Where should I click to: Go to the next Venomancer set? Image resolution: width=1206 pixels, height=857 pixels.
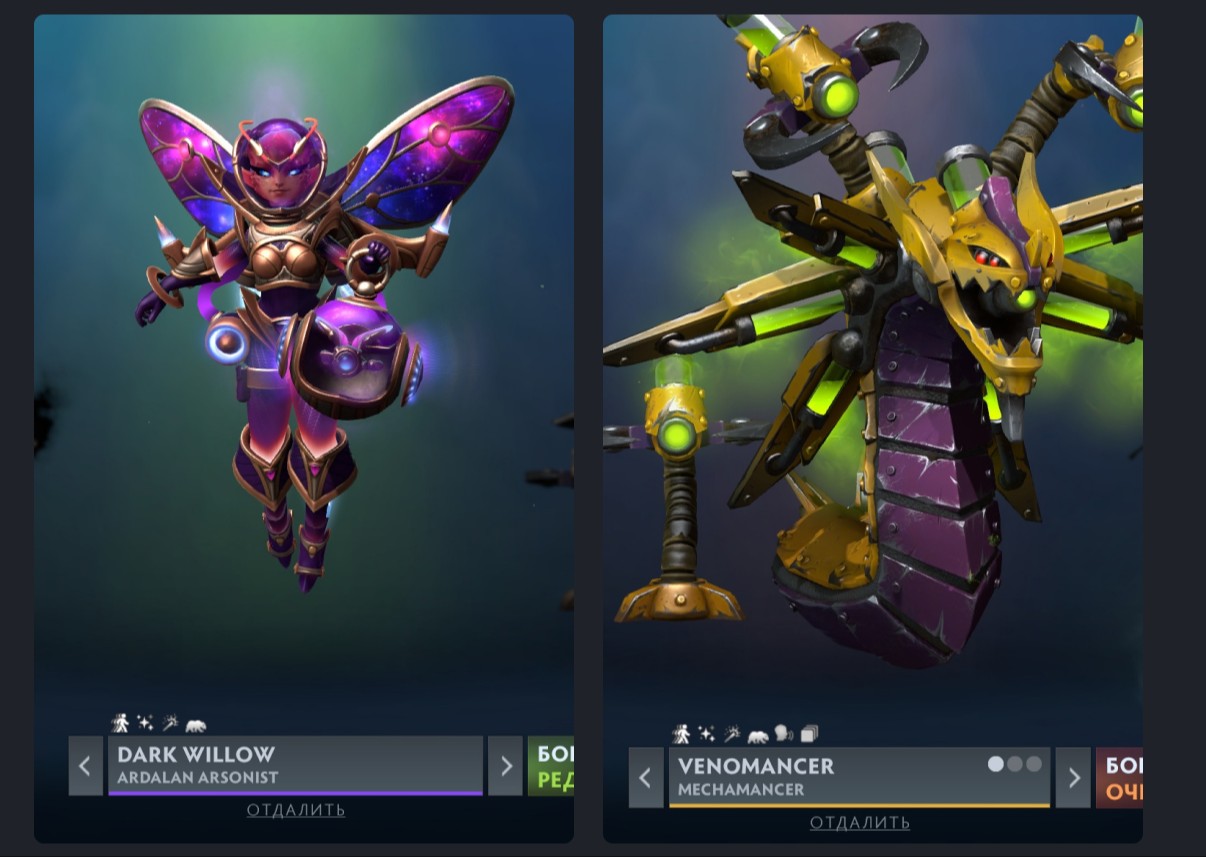pyautogui.click(x=1073, y=777)
